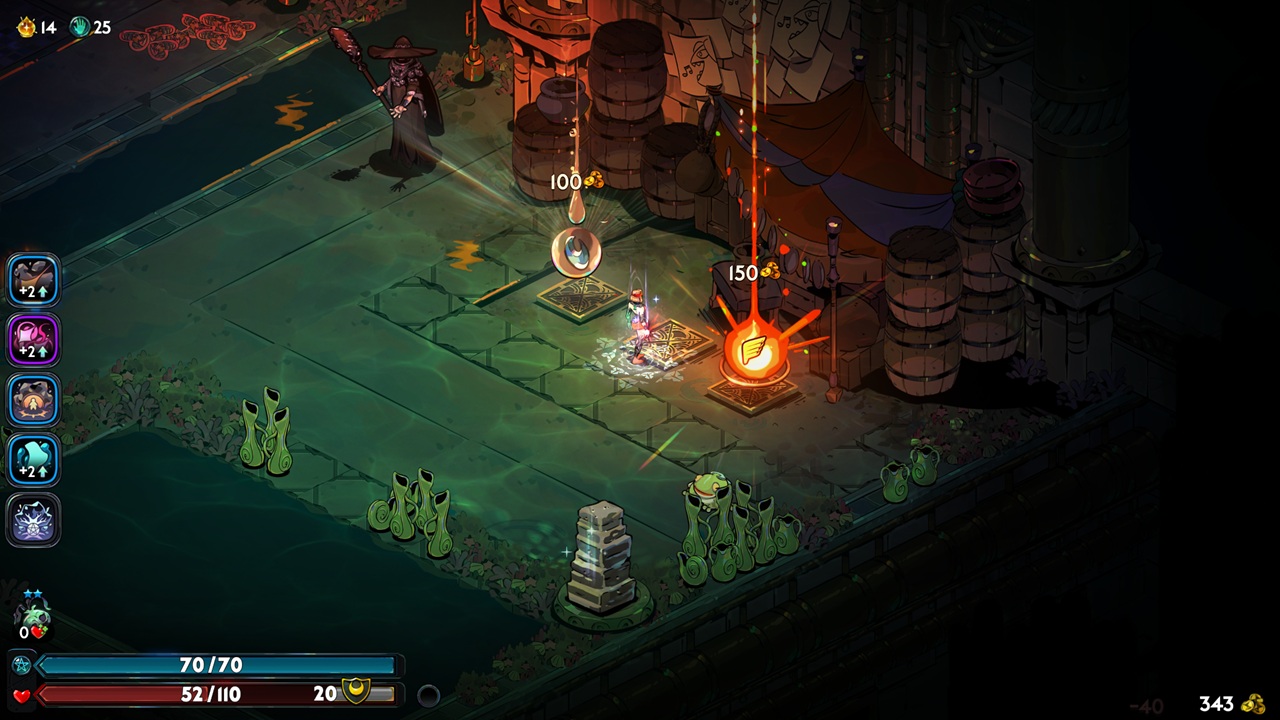The width and height of the screenshot is (1280, 720).
Task: Inspect the boon icon showing an orange figure
Action: pos(34,400)
